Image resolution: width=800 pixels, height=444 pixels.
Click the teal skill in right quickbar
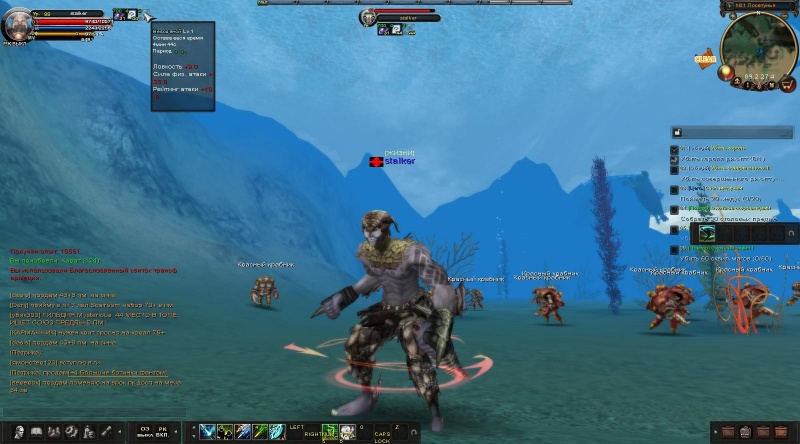point(707,233)
